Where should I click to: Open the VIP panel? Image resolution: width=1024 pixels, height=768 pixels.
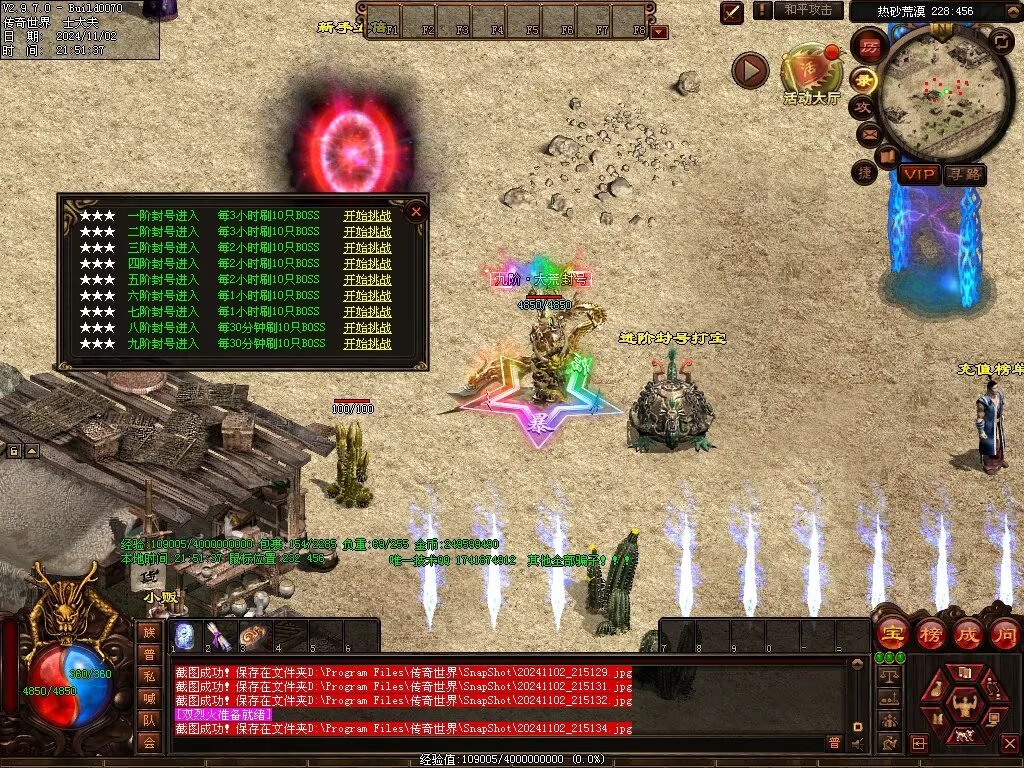click(919, 174)
